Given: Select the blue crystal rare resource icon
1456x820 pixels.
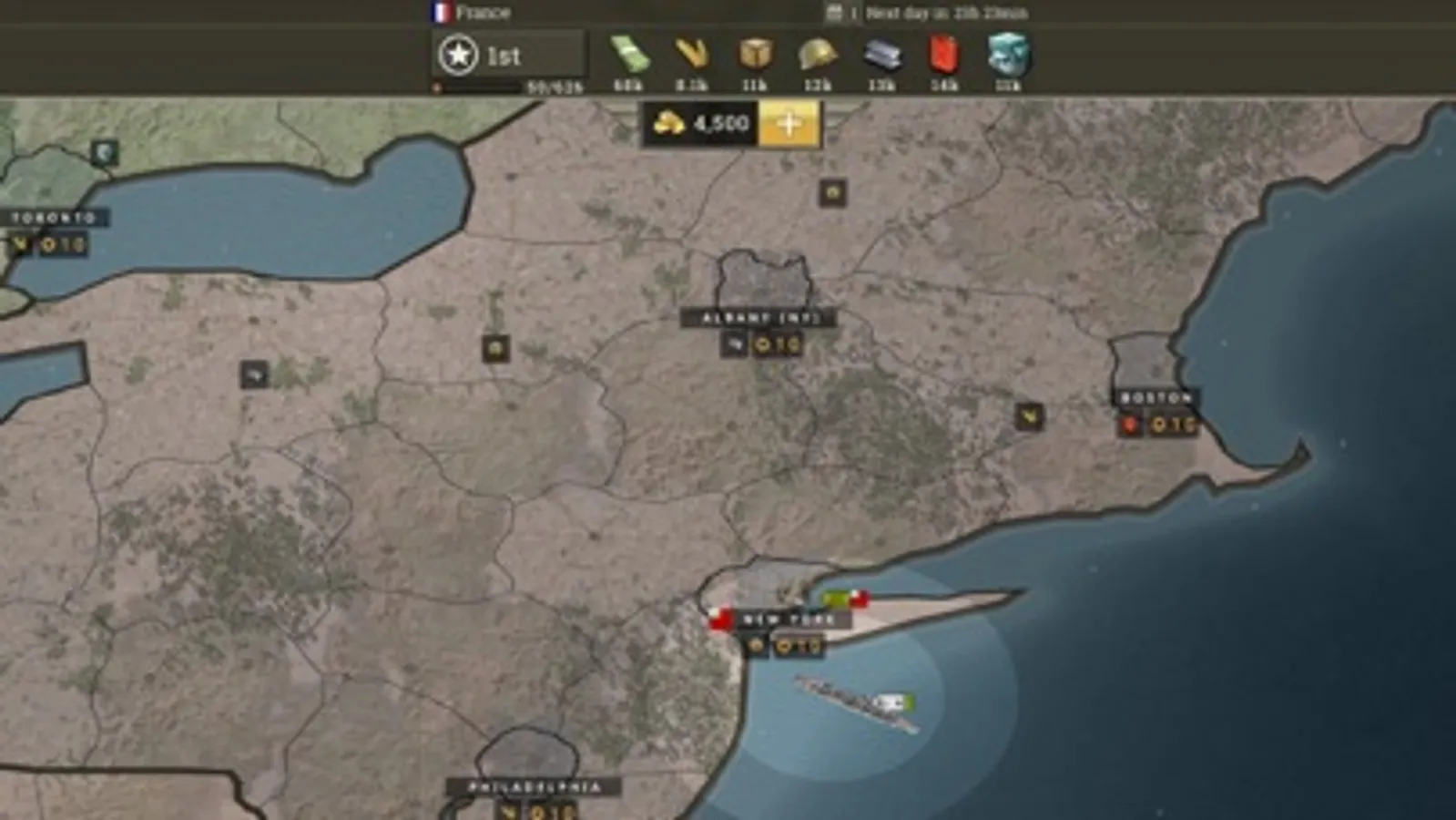Looking at the screenshot, I should tap(1005, 58).
